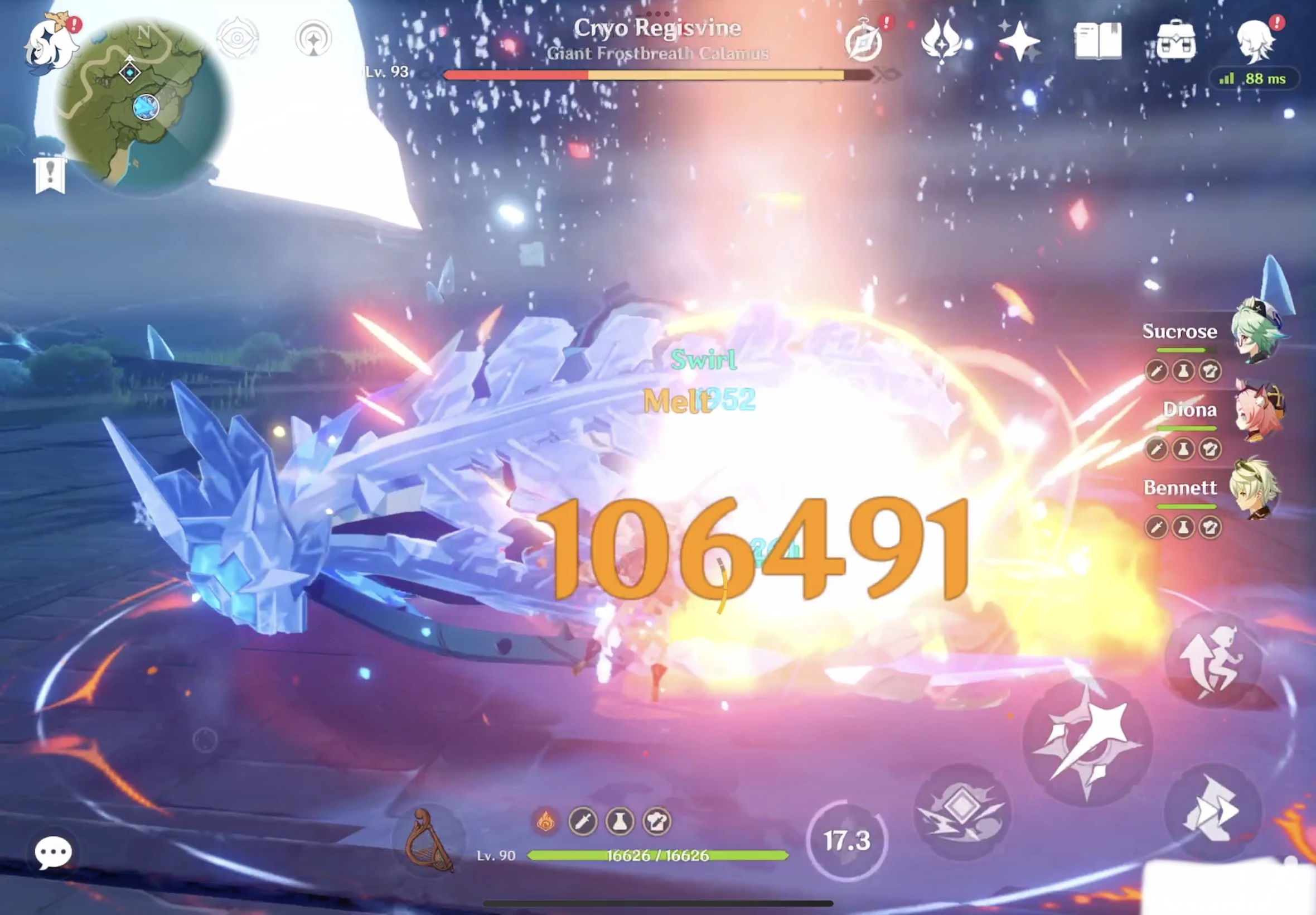Screen dimensions: 1316x915
Task: Open the Paimon menu icon
Action: pos(51,46)
